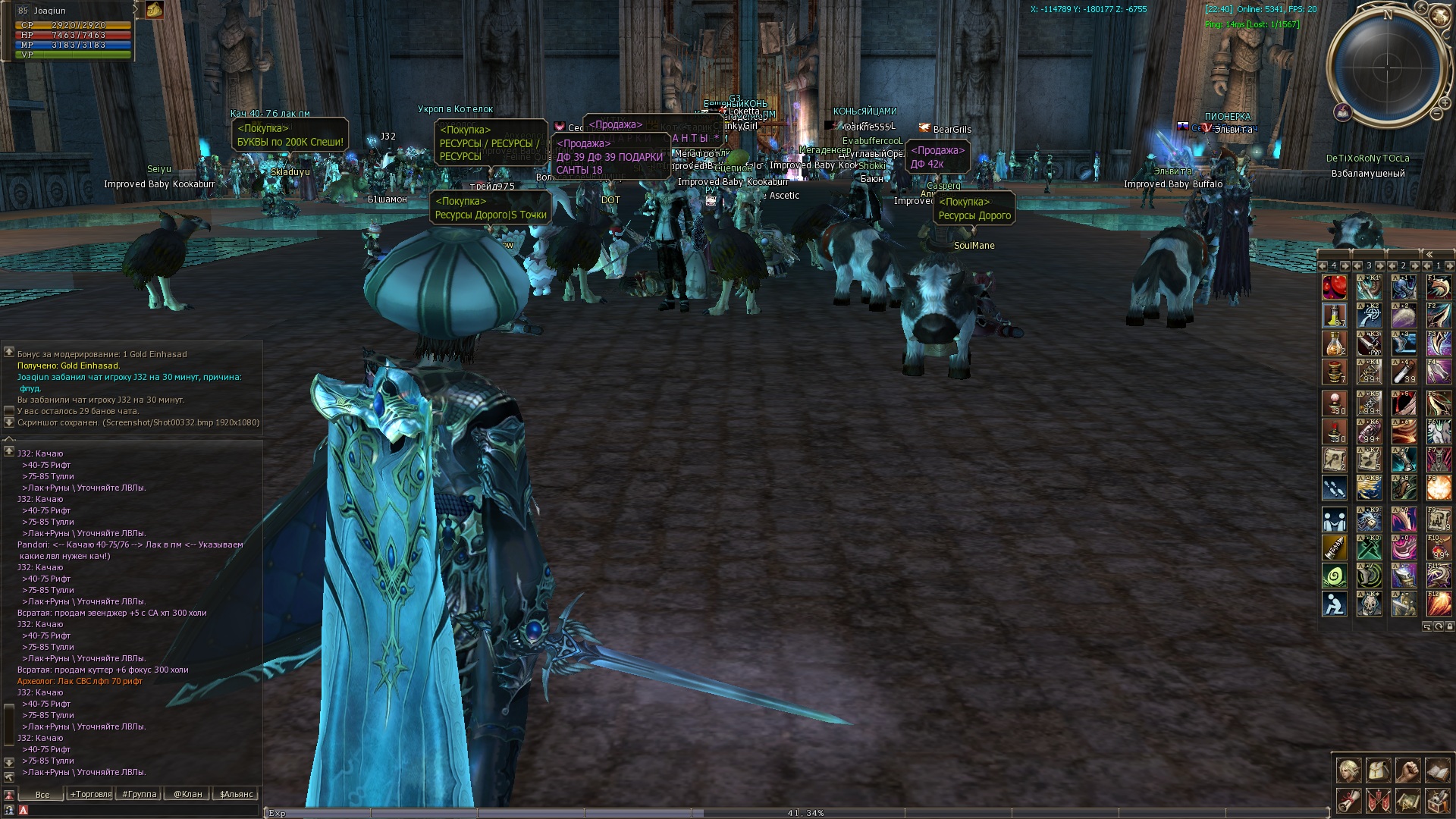Open the system menu chest icon

[x=1437, y=801]
